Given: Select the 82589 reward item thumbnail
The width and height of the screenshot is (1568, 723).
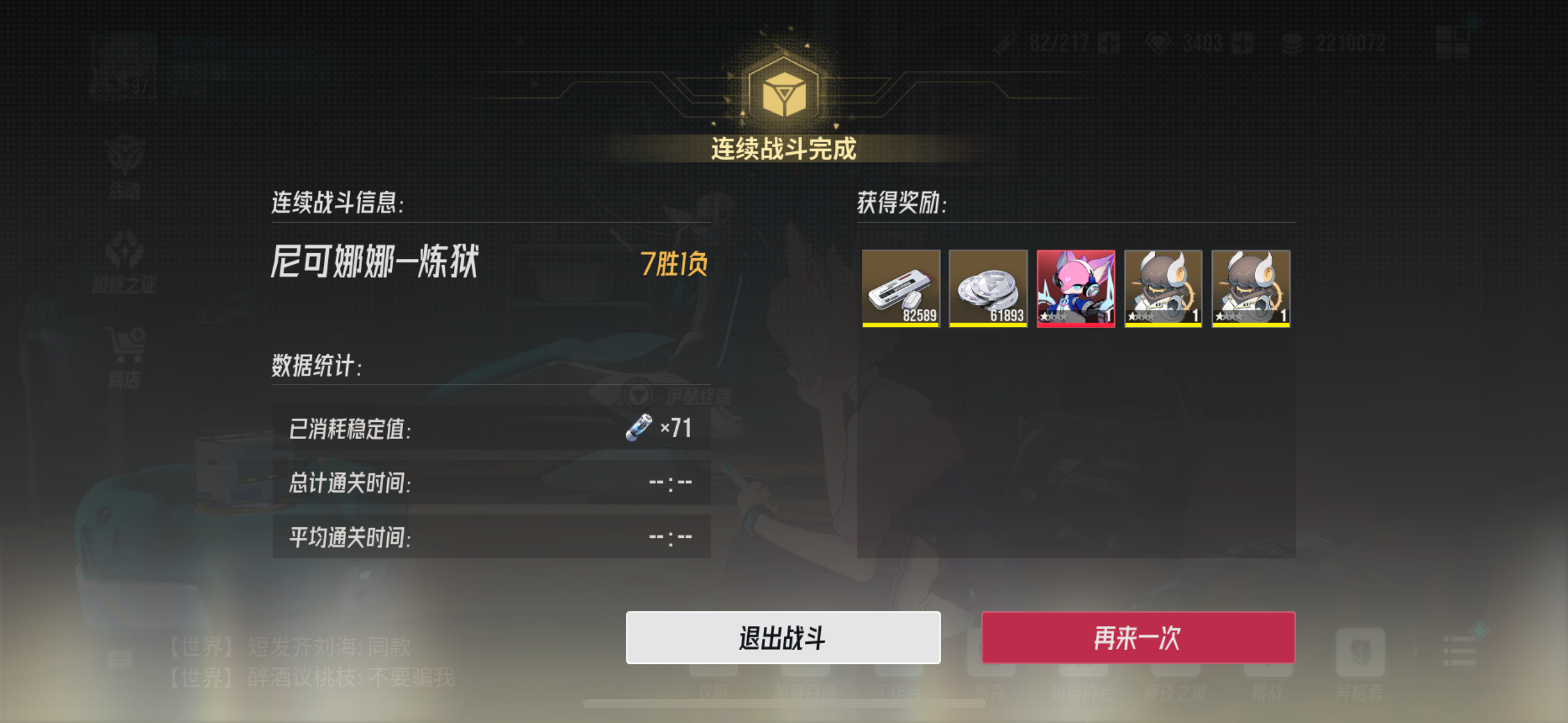Looking at the screenshot, I should point(902,288).
